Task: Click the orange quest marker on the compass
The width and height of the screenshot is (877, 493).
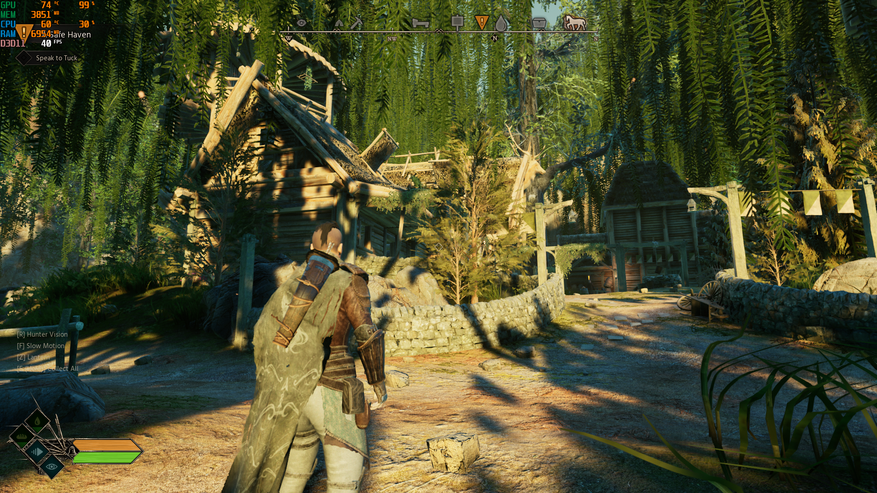Action: coord(481,22)
